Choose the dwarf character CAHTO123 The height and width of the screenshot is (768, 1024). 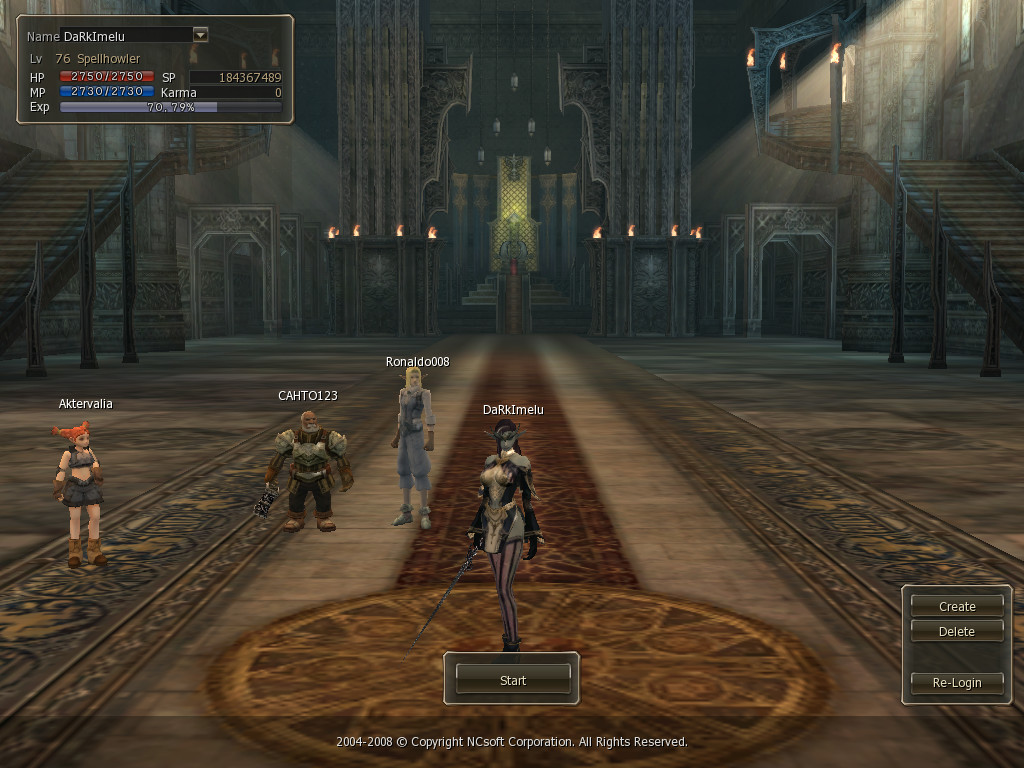308,470
